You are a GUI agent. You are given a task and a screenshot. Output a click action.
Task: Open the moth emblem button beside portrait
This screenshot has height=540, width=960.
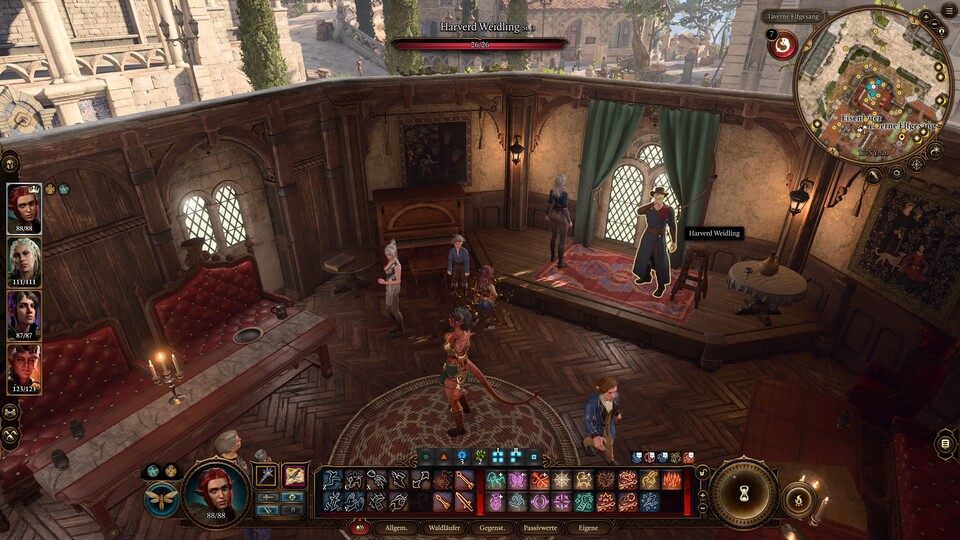coord(161,498)
